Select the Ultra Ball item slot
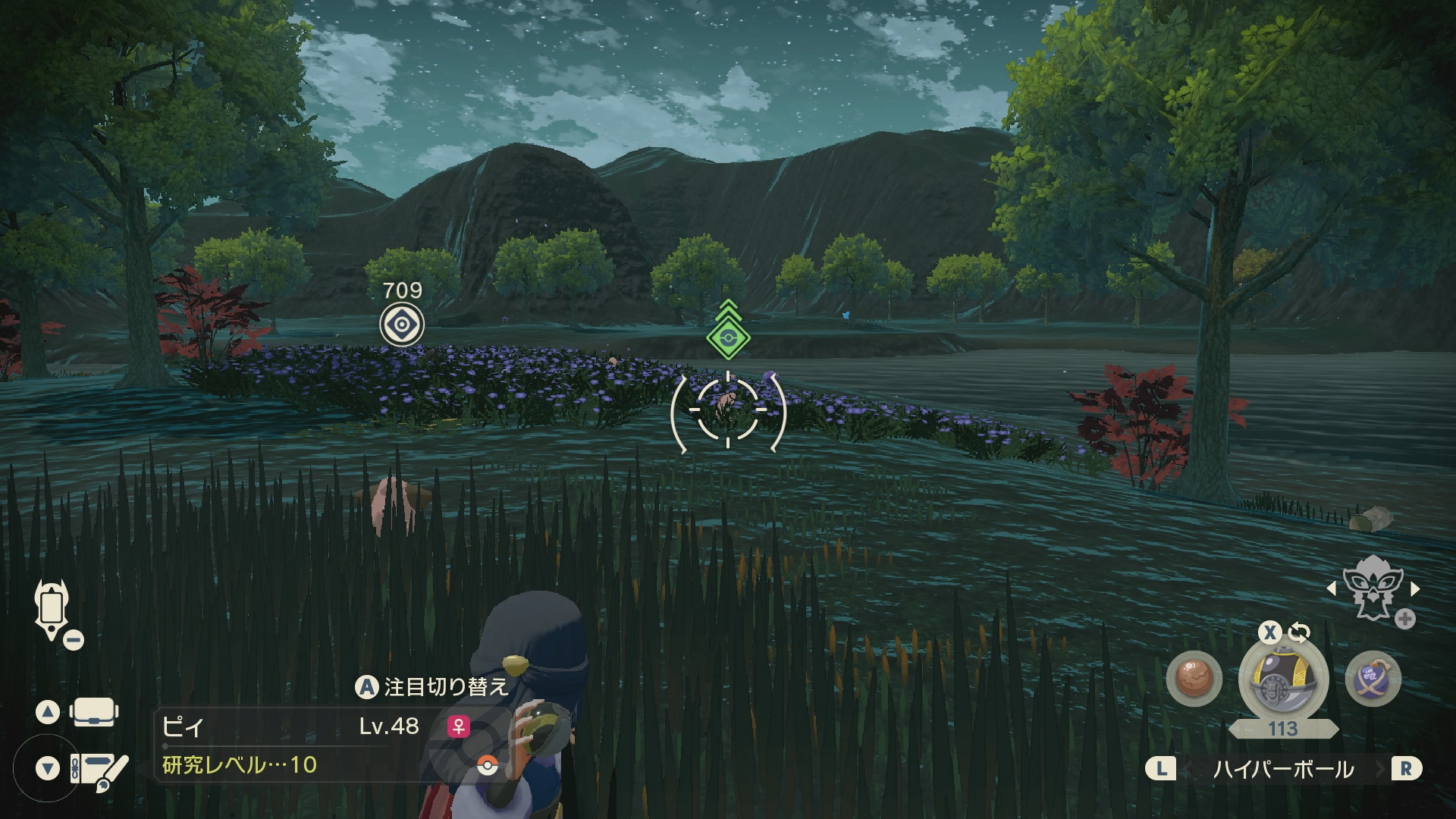This screenshot has height=819, width=1456. coord(1282,679)
